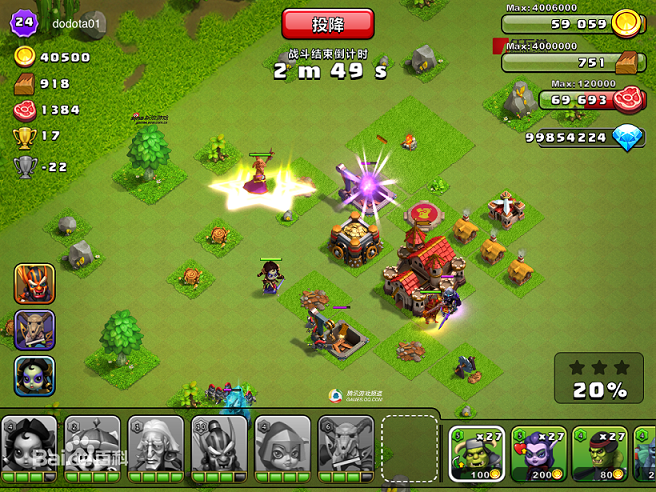Tap the level 24 player badge

(24, 21)
